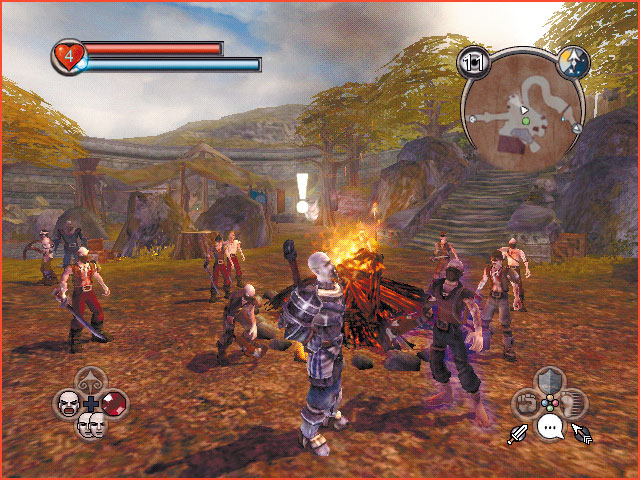
Task: Click the day-night clock icon on the minimap
Action: (575, 62)
